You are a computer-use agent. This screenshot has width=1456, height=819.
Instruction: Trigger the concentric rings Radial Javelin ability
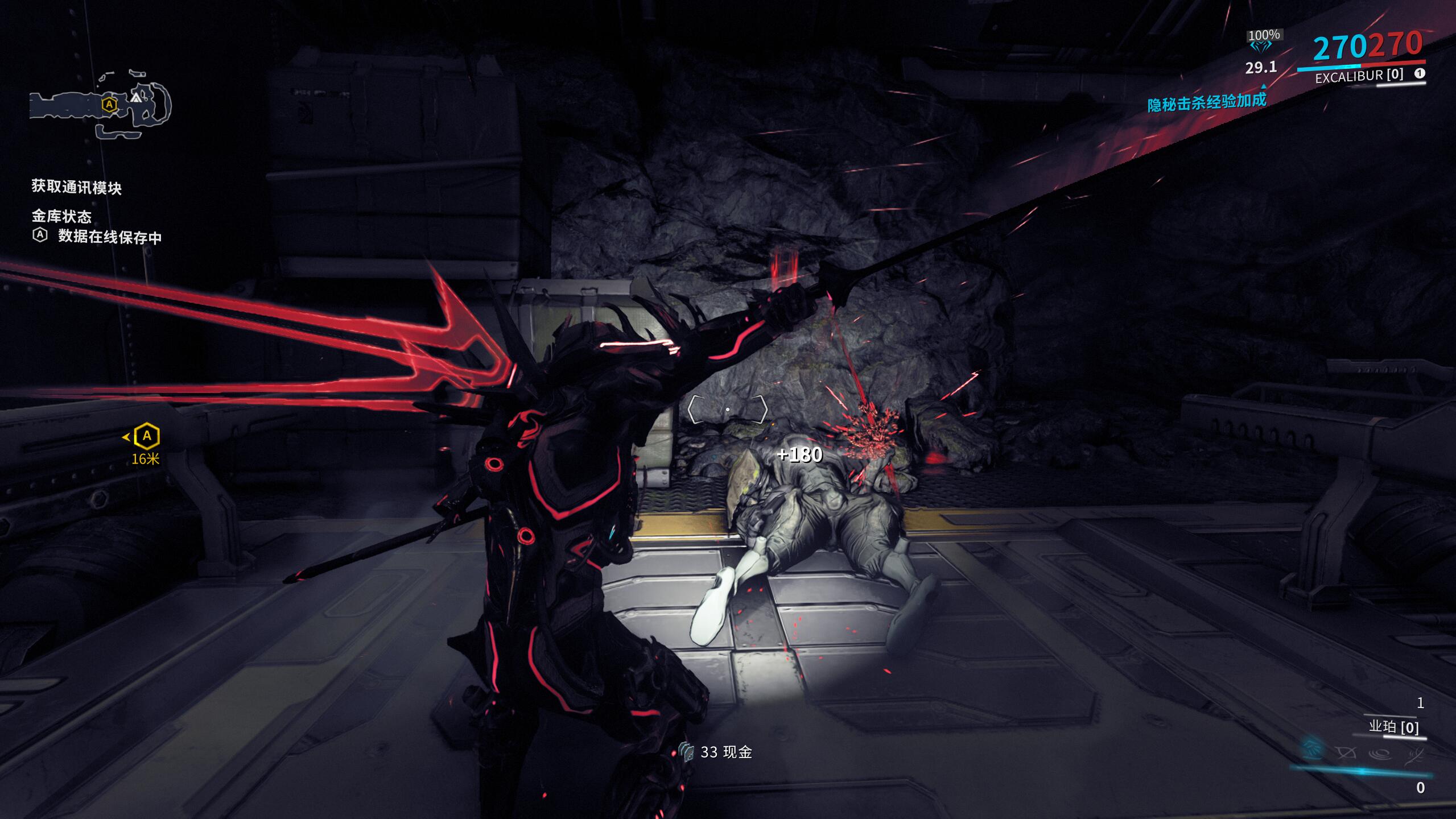[x=1380, y=754]
